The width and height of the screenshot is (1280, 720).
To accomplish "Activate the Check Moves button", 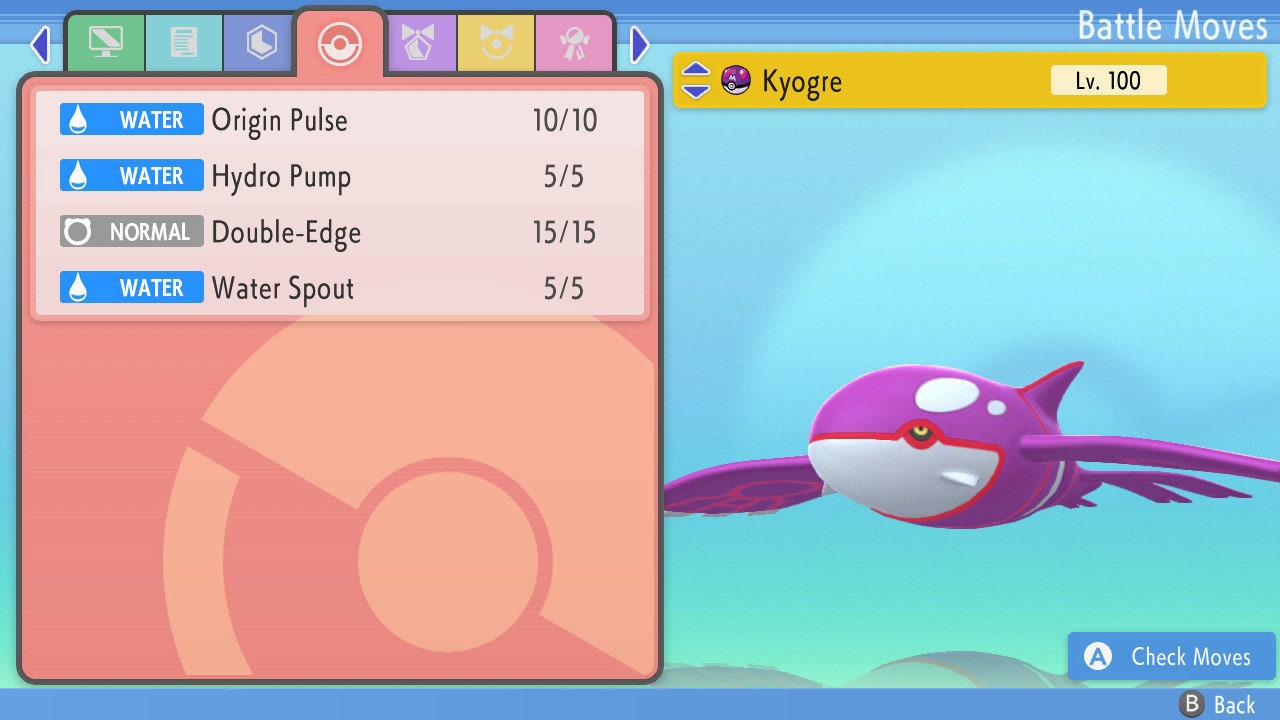I will [x=1171, y=656].
